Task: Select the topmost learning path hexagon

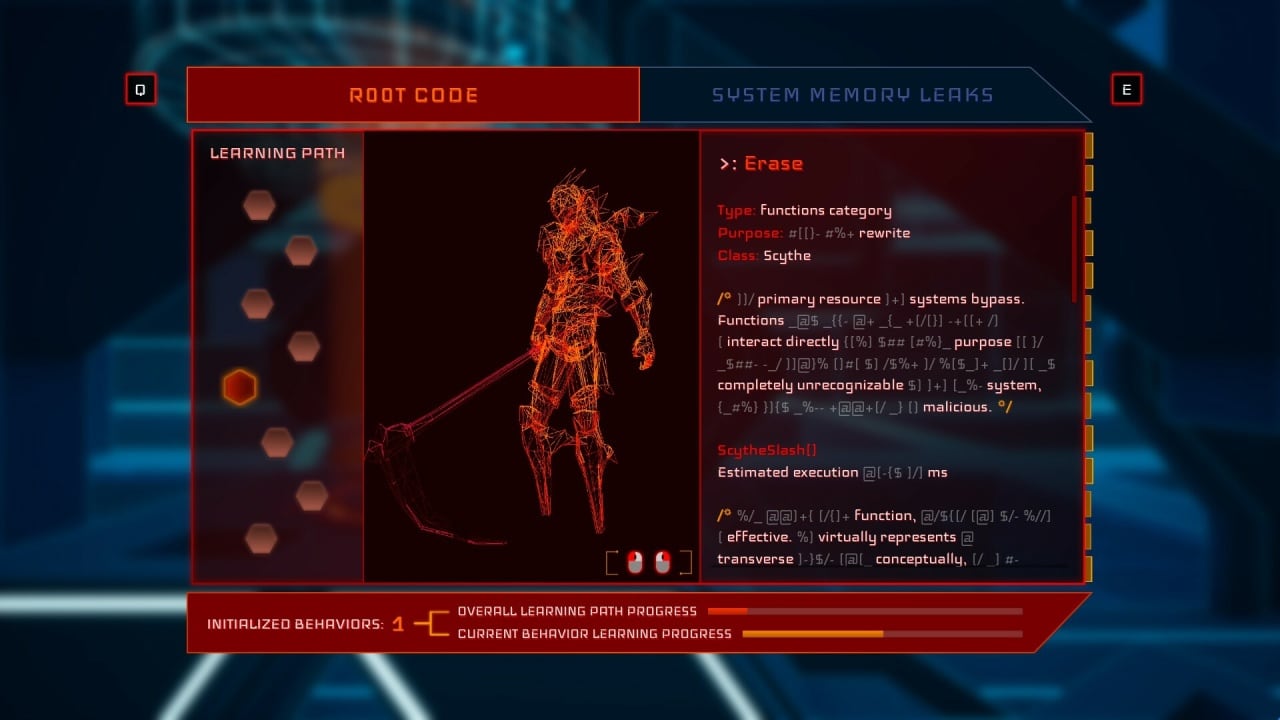Action: pyautogui.click(x=259, y=204)
